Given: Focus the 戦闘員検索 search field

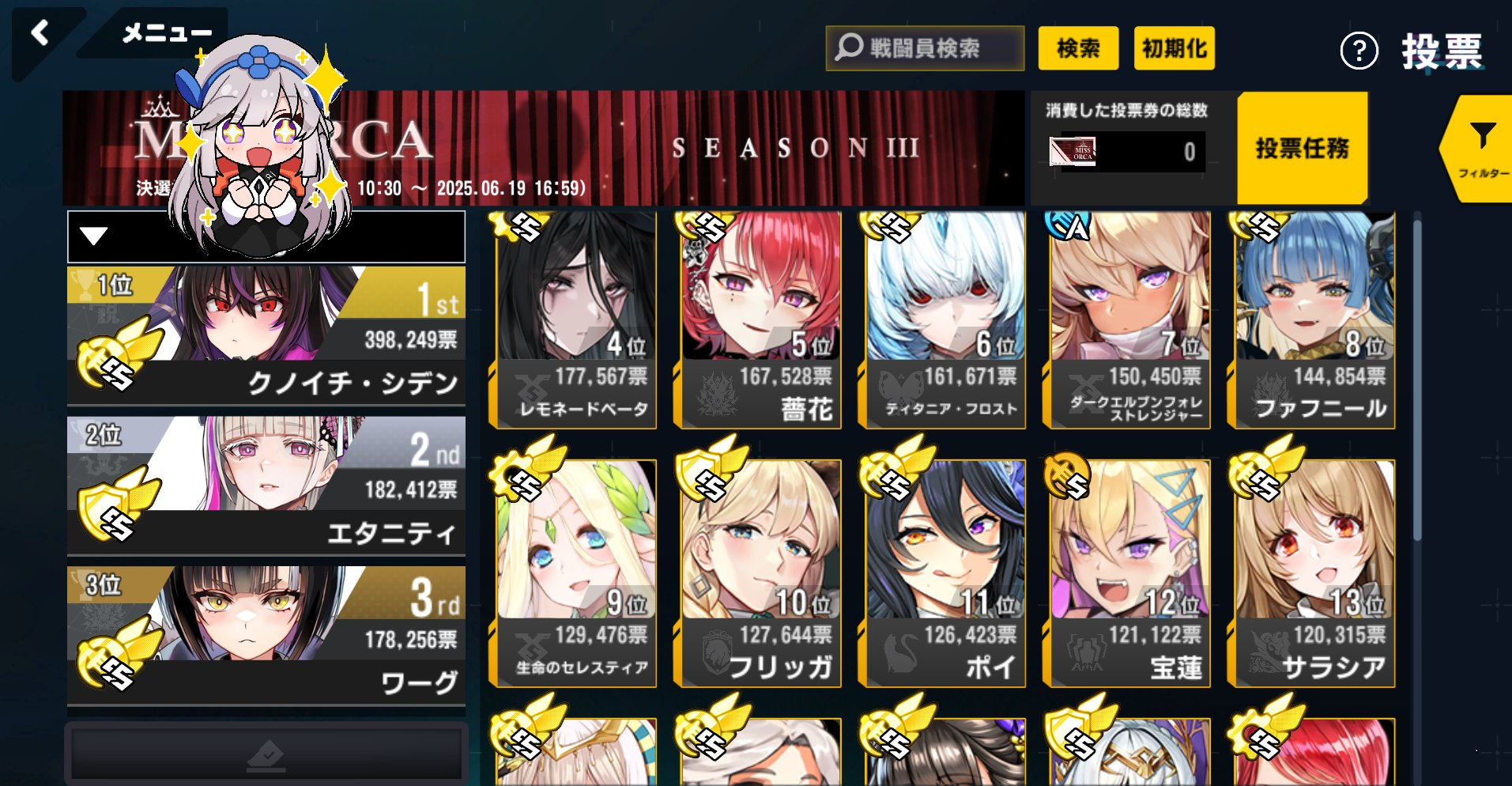Looking at the screenshot, I should 925,48.
